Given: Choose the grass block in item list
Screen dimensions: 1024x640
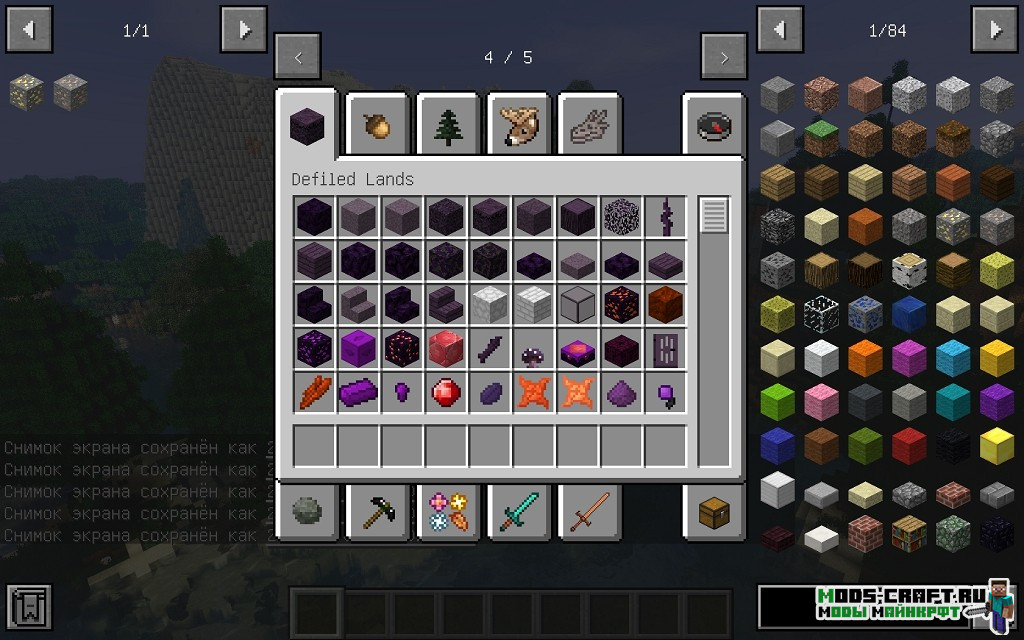Looking at the screenshot, I should pos(821,139).
